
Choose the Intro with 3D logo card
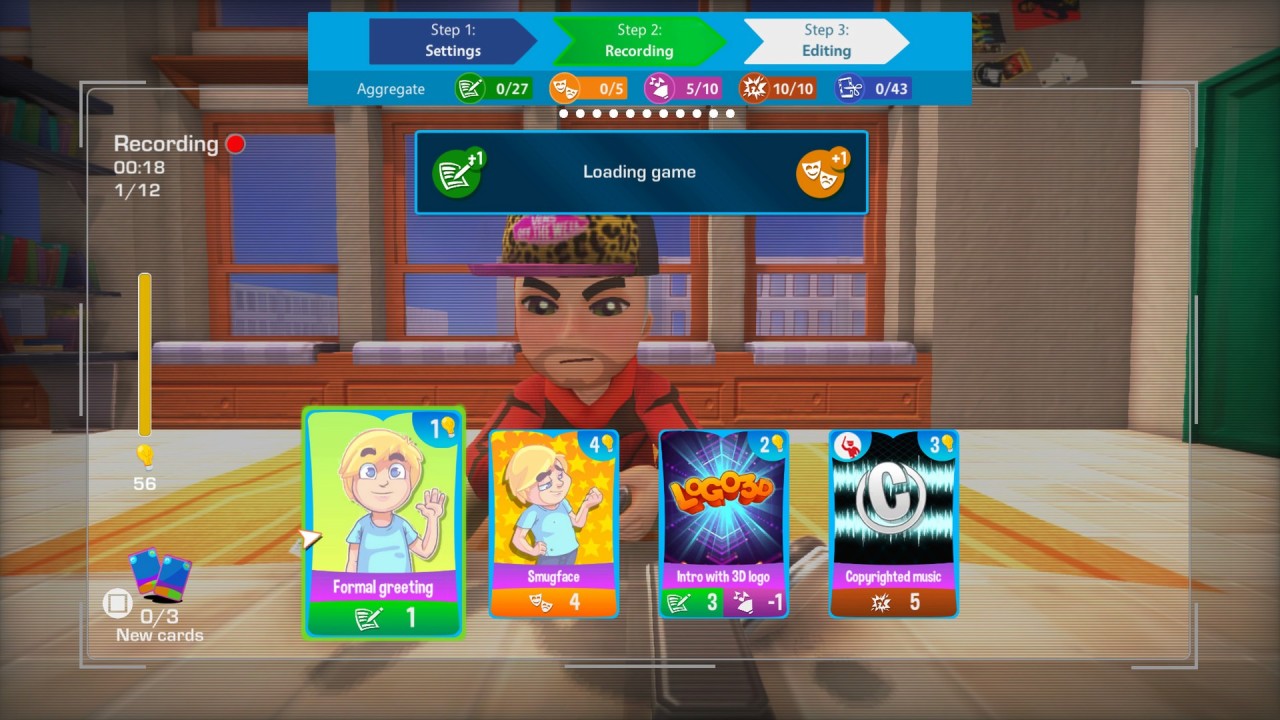point(723,523)
